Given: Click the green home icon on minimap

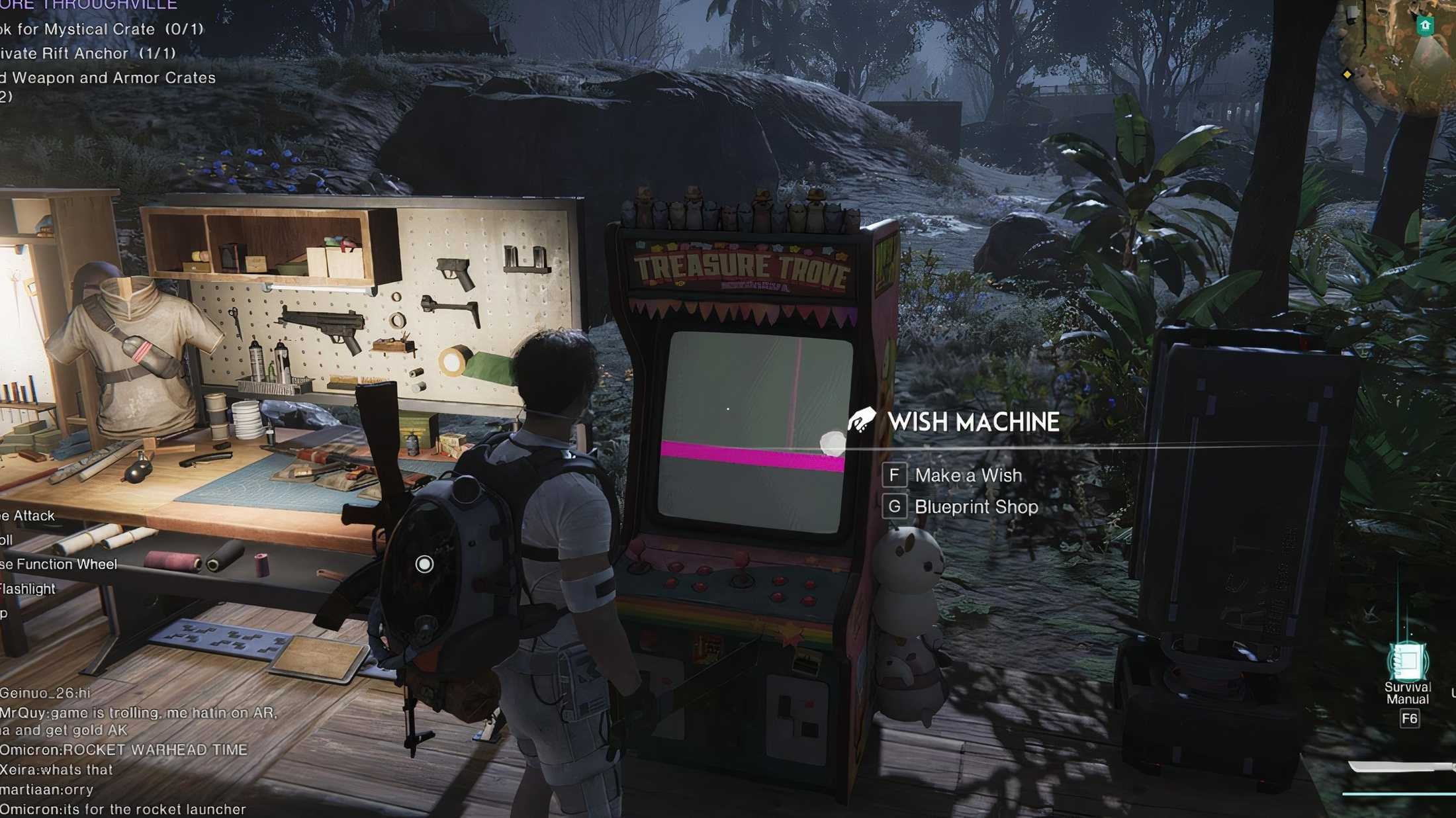Looking at the screenshot, I should pyautogui.click(x=1425, y=26).
